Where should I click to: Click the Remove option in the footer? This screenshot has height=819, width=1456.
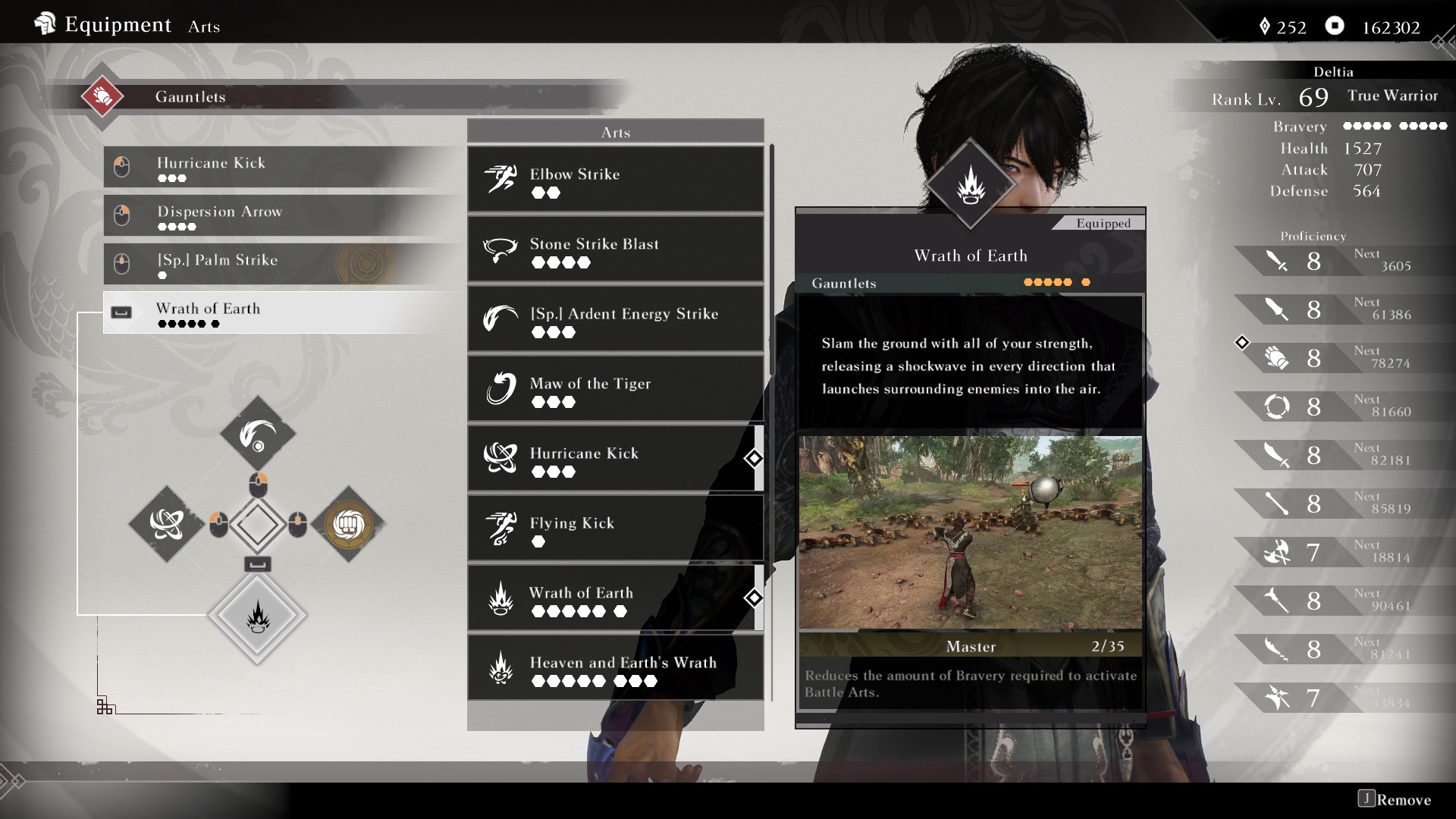coord(1395,799)
